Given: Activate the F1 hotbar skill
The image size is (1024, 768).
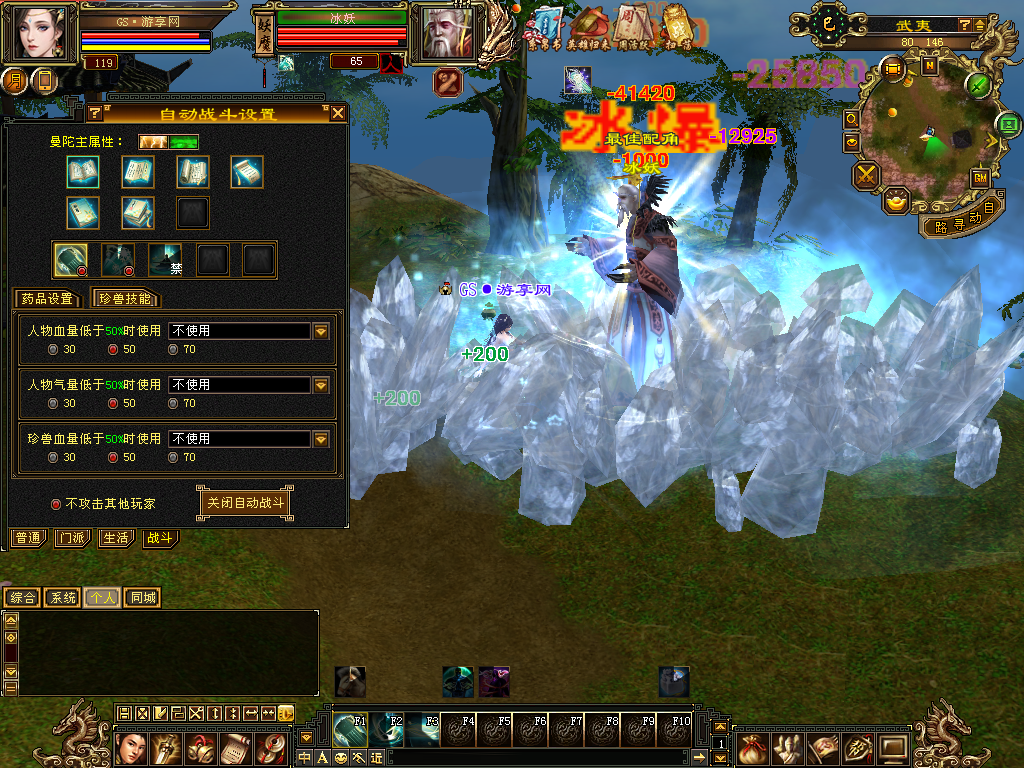Looking at the screenshot, I should coord(350,730).
